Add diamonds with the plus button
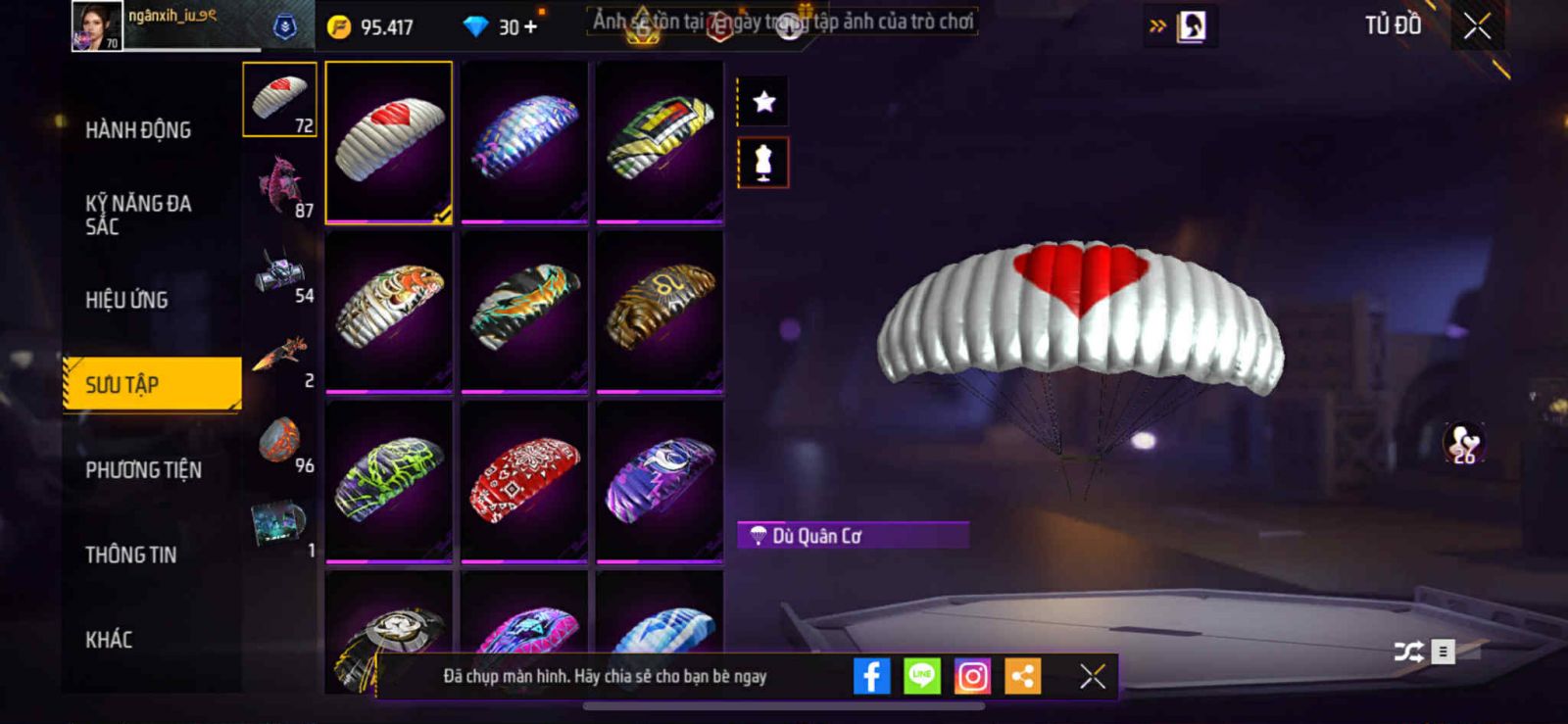This screenshot has height=724, width=1568. [x=530, y=26]
